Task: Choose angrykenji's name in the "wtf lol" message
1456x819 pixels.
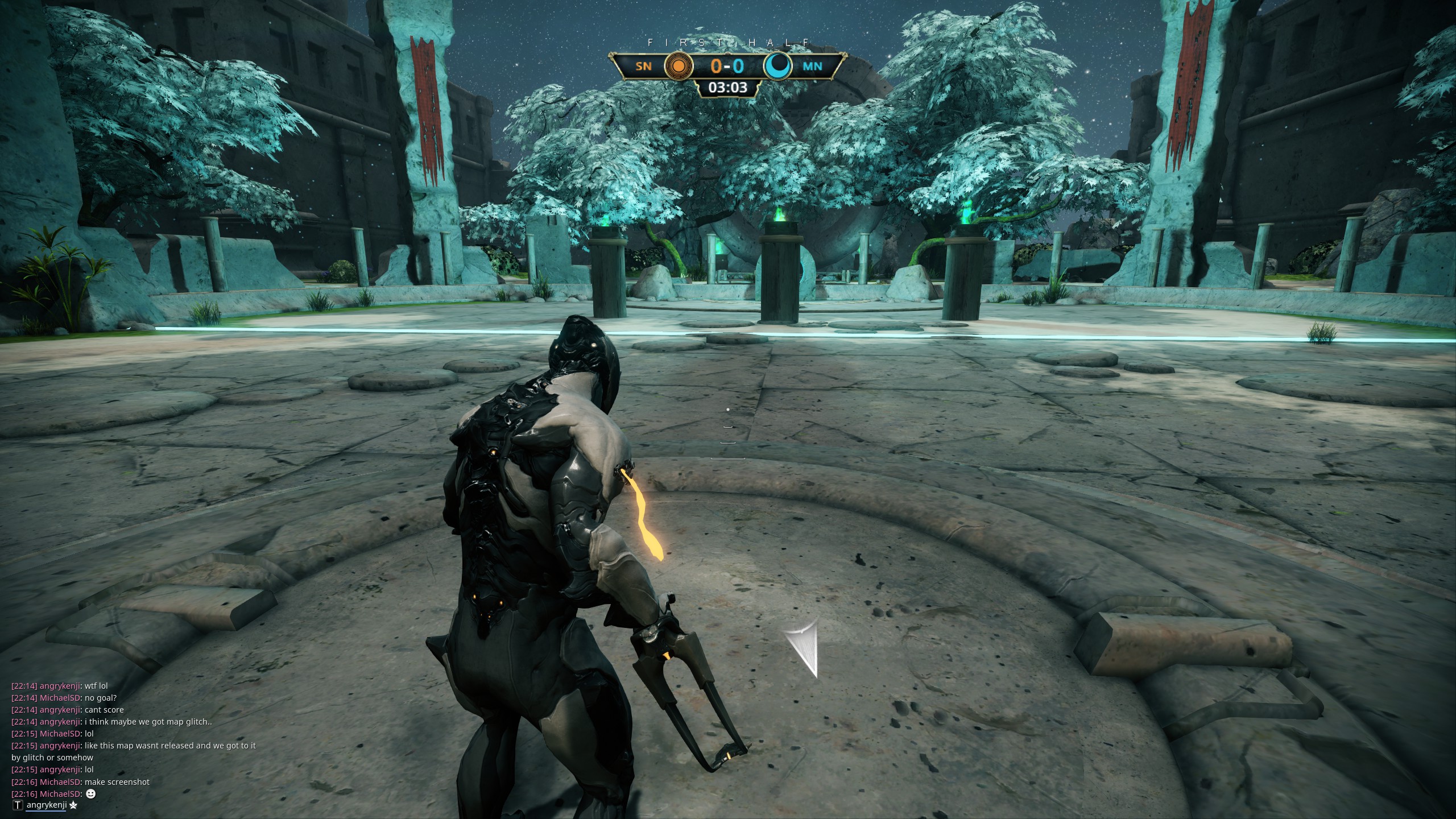Action: click(x=60, y=686)
